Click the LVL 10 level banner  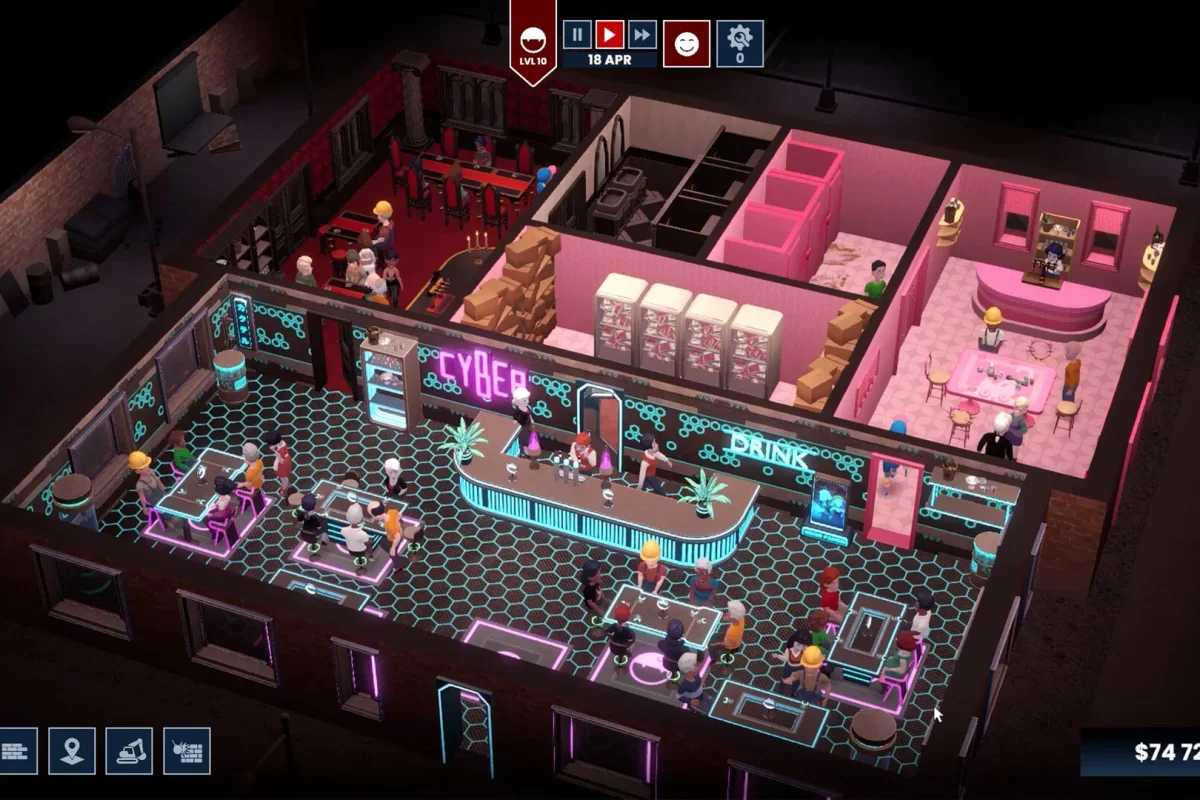[x=532, y=42]
